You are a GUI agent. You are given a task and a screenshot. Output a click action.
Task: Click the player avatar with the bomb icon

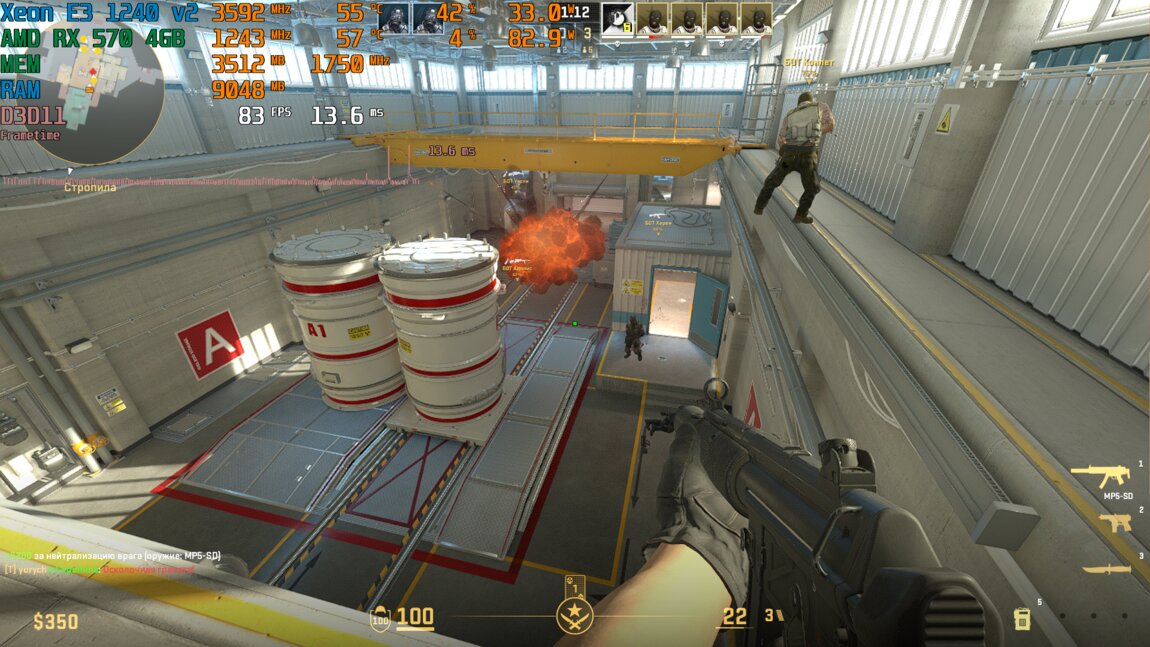pyautogui.click(x=617, y=17)
